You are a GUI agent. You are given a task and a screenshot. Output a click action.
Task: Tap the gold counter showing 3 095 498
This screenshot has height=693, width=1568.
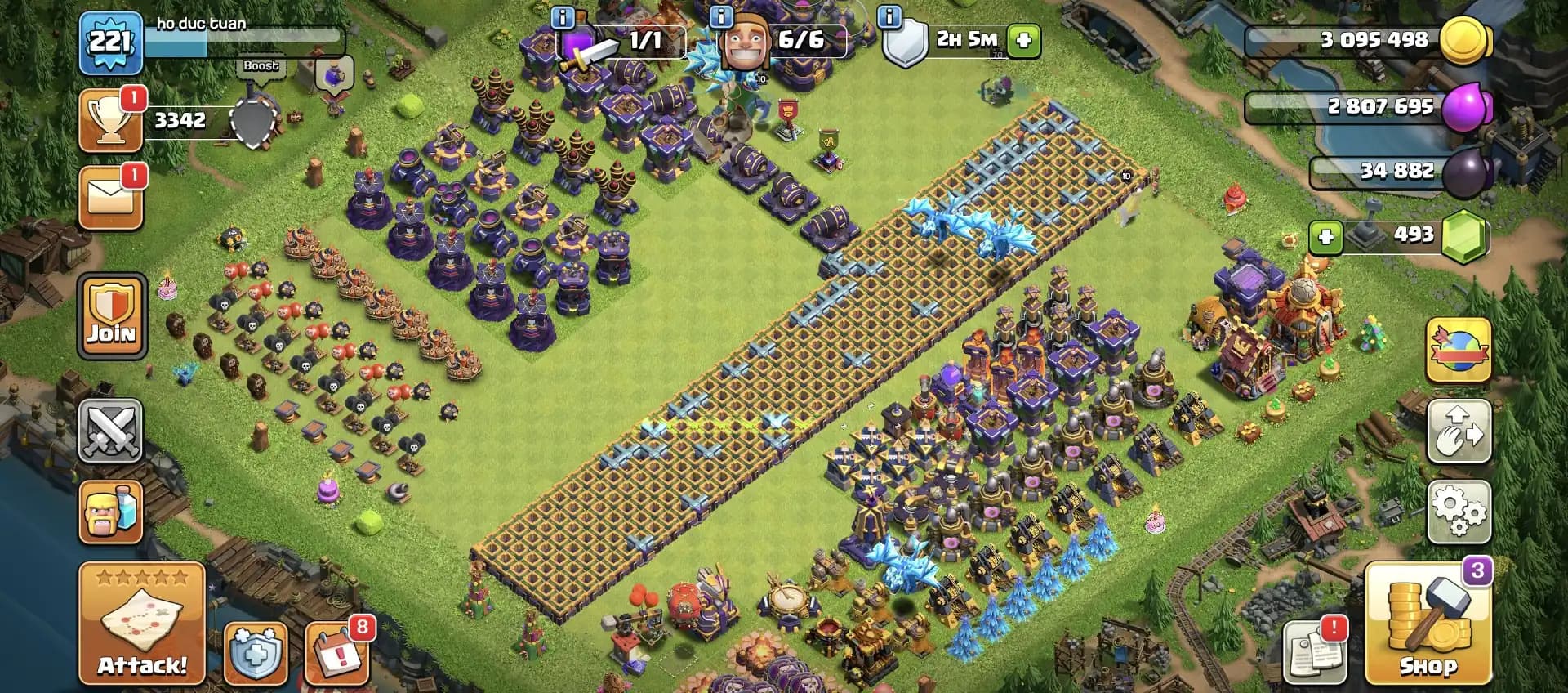pyautogui.click(x=1380, y=38)
